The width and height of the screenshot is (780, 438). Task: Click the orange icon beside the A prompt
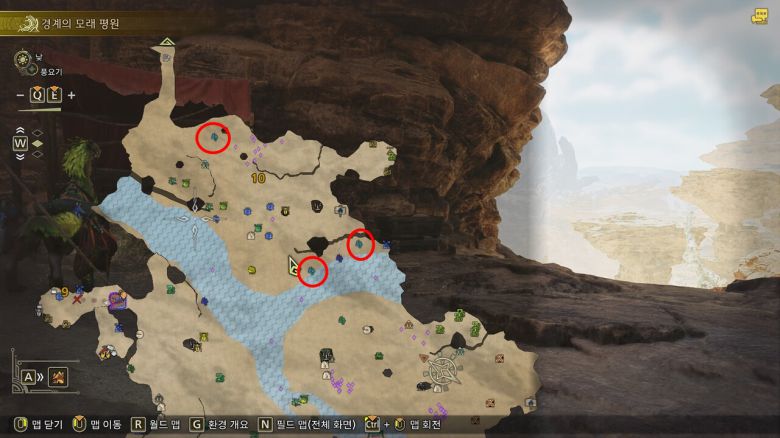pyautogui.click(x=58, y=377)
